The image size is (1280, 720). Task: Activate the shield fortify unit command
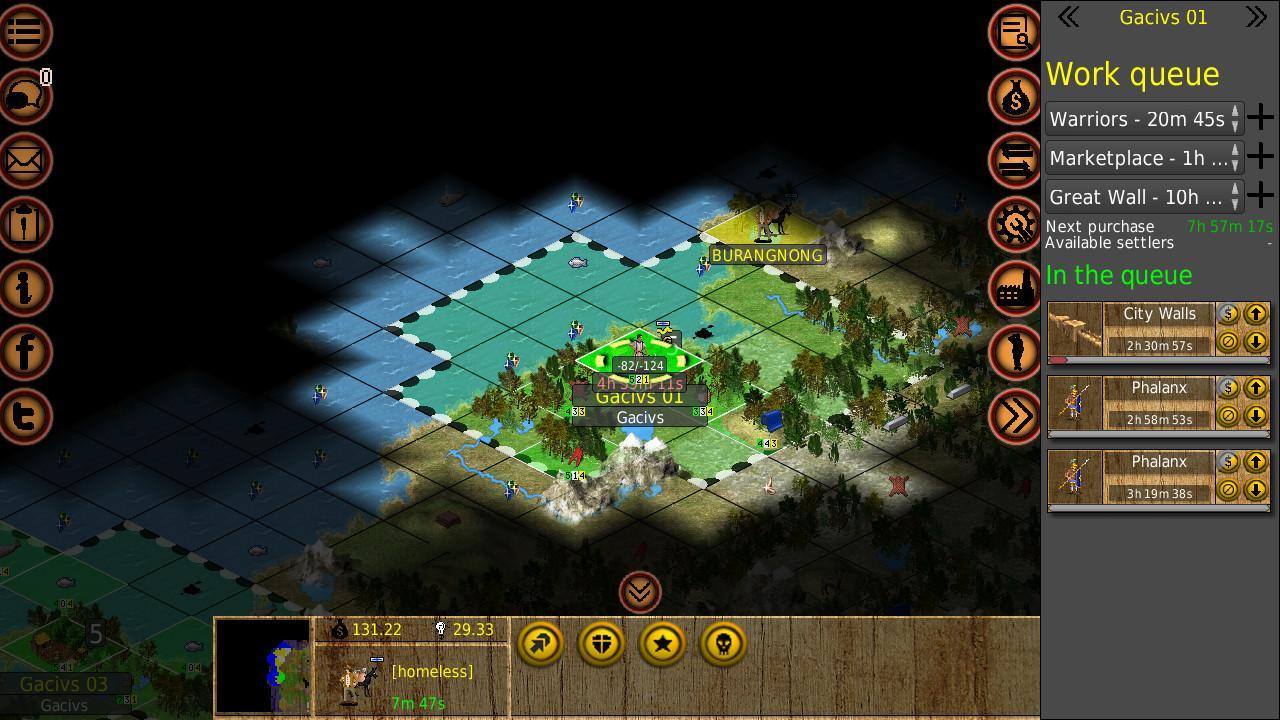point(601,644)
